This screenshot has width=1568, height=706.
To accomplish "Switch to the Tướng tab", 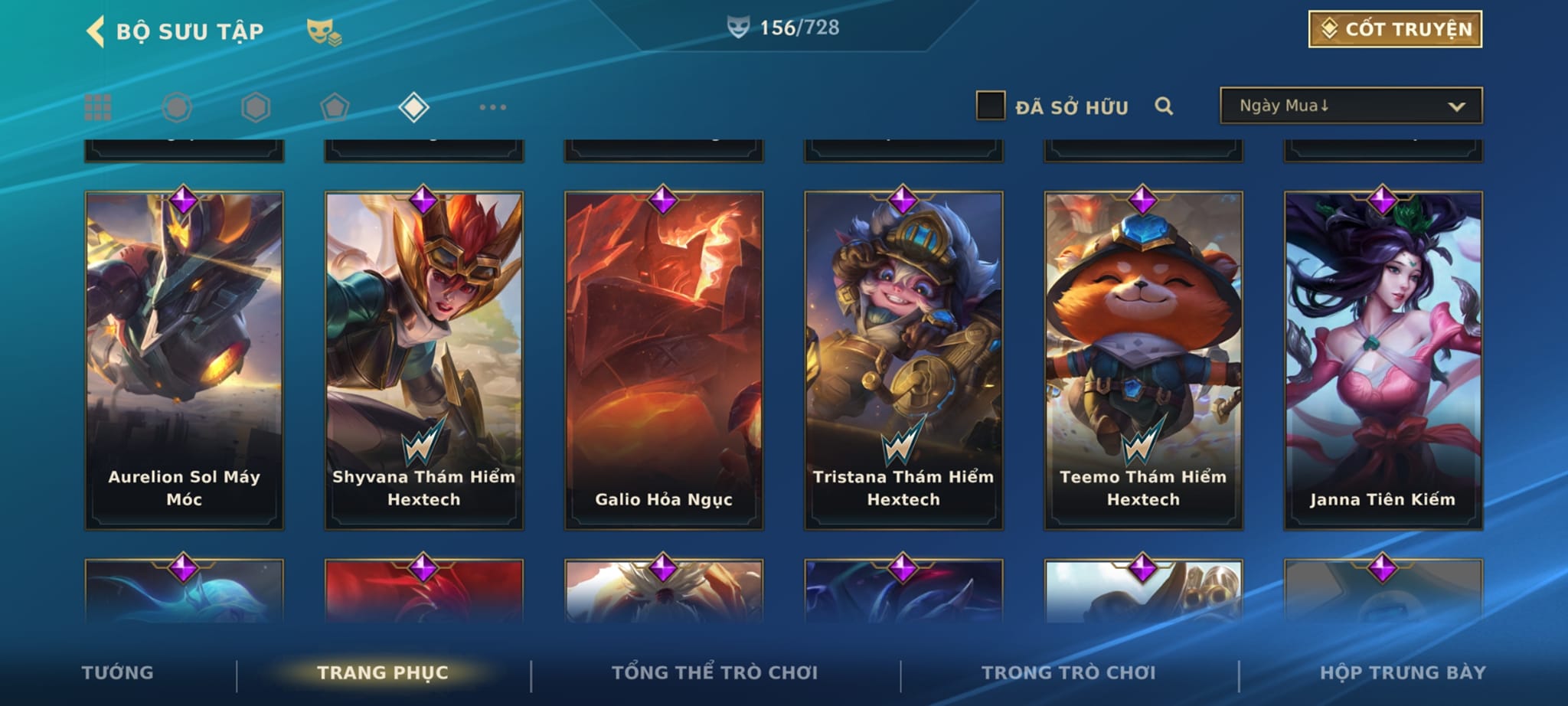I will (x=118, y=672).
